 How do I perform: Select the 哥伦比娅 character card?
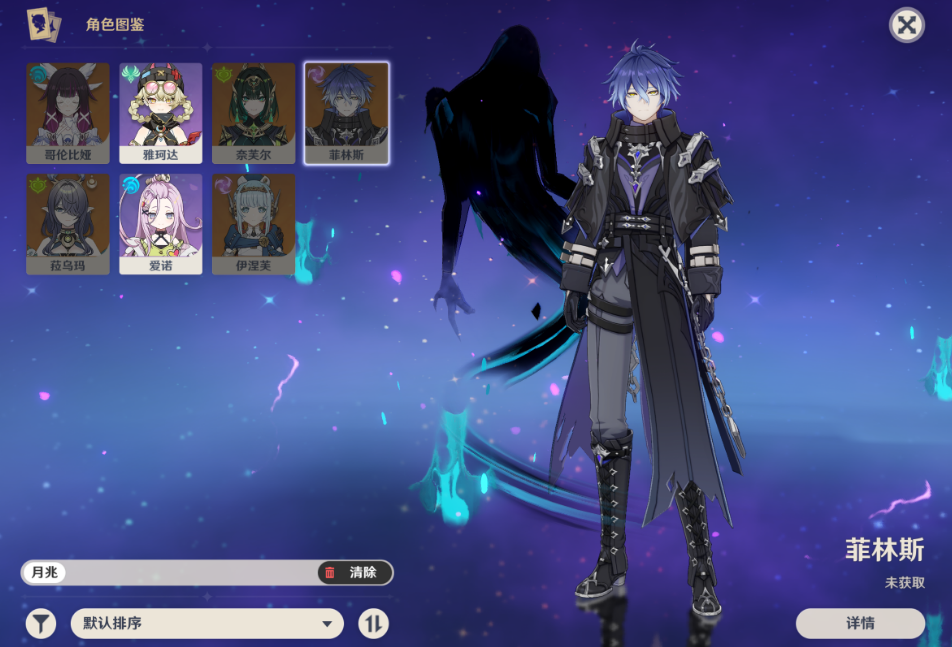[x=68, y=112]
